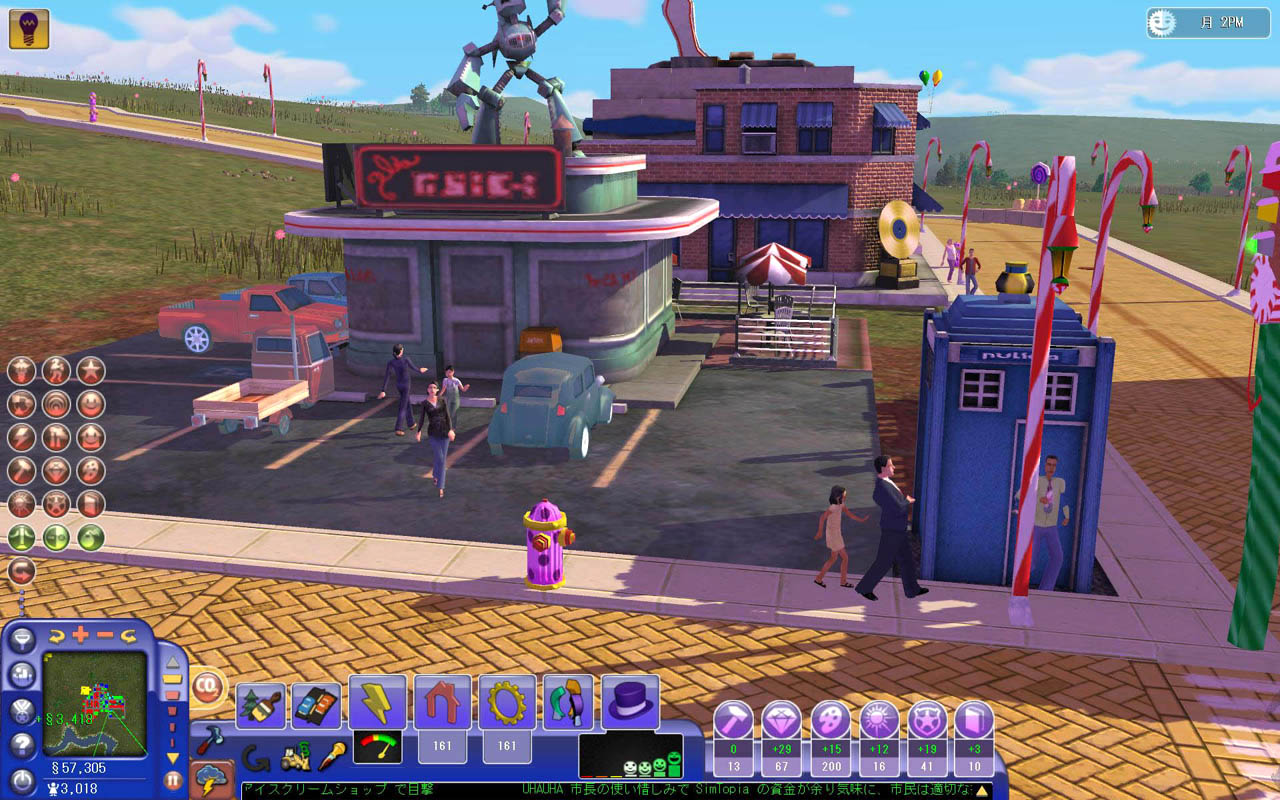Open the question mark help button
The width and height of the screenshot is (1280, 800).
(x=22, y=744)
